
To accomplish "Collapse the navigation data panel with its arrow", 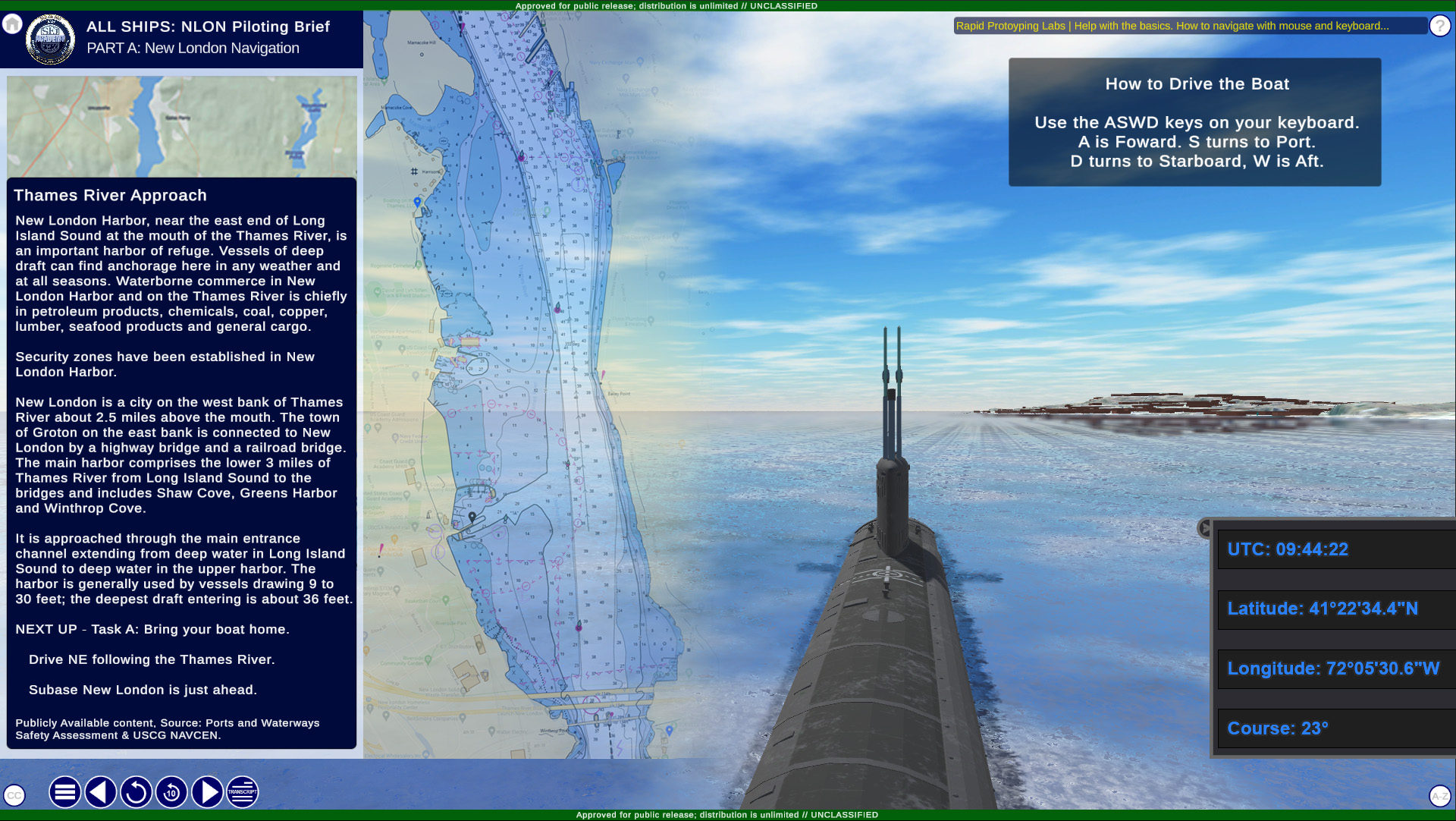I will pyautogui.click(x=1204, y=527).
